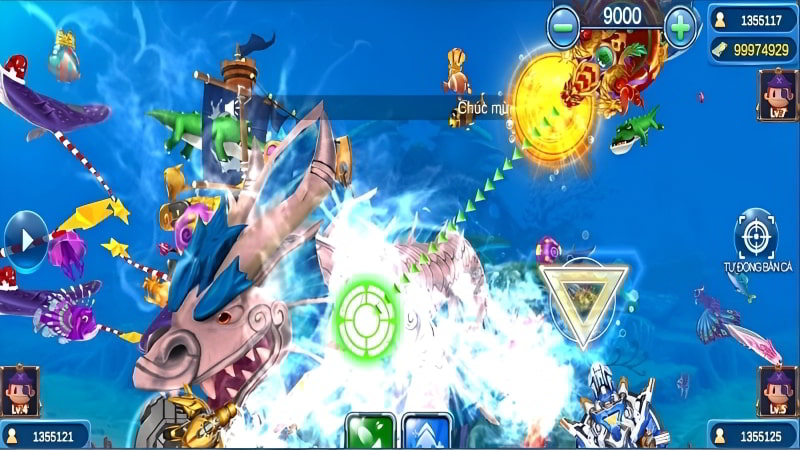The height and width of the screenshot is (450, 800).
Task: Activate the green skill icon
Action: coord(369,433)
